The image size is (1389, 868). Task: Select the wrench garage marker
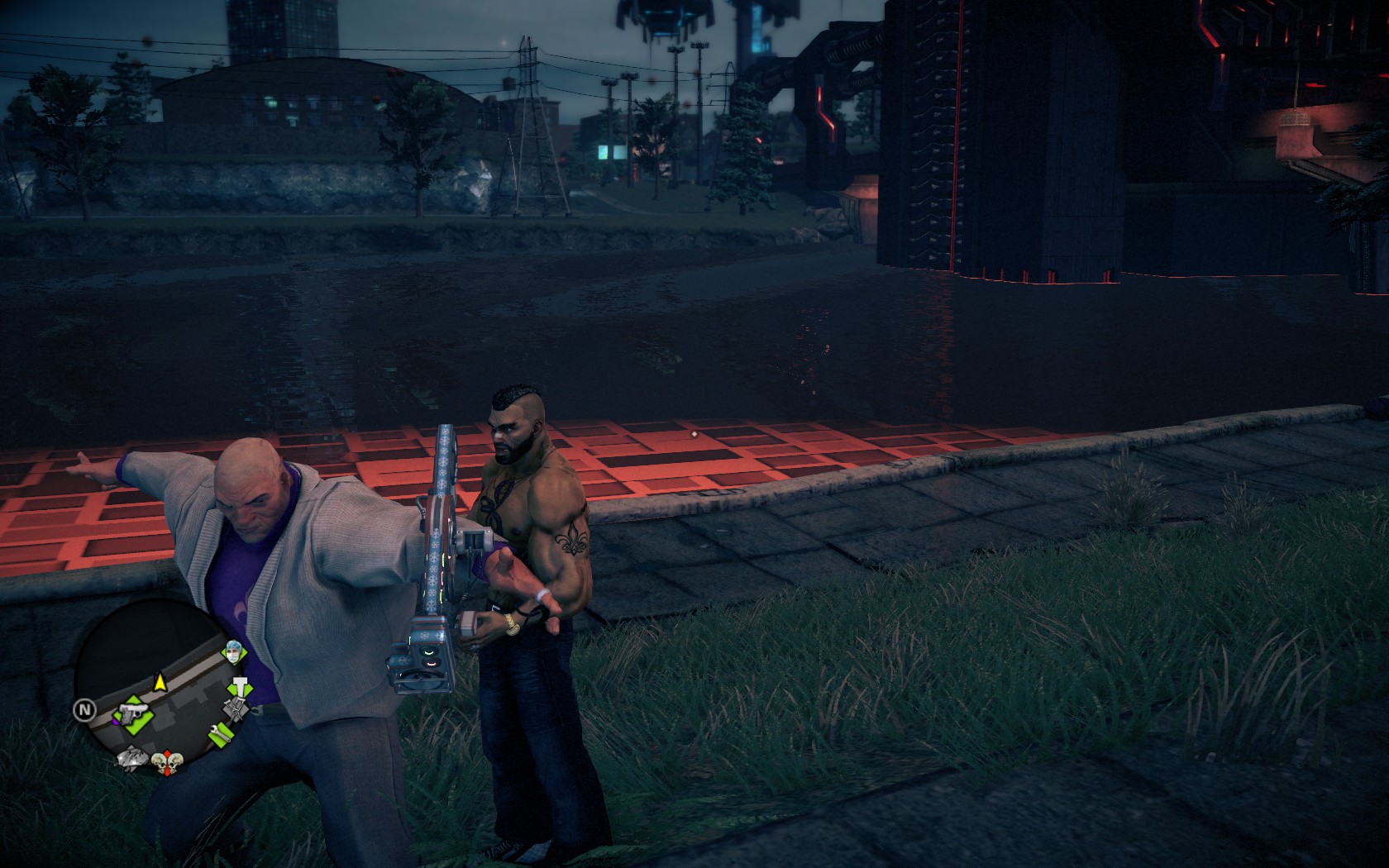pyautogui.click(x=220, y=732)
